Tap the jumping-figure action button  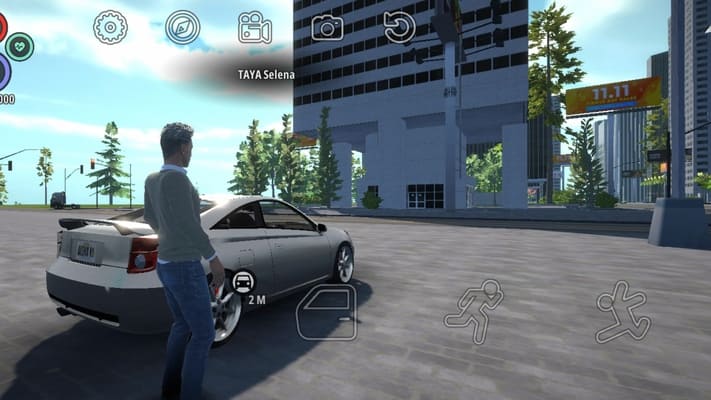coord(622,312)
